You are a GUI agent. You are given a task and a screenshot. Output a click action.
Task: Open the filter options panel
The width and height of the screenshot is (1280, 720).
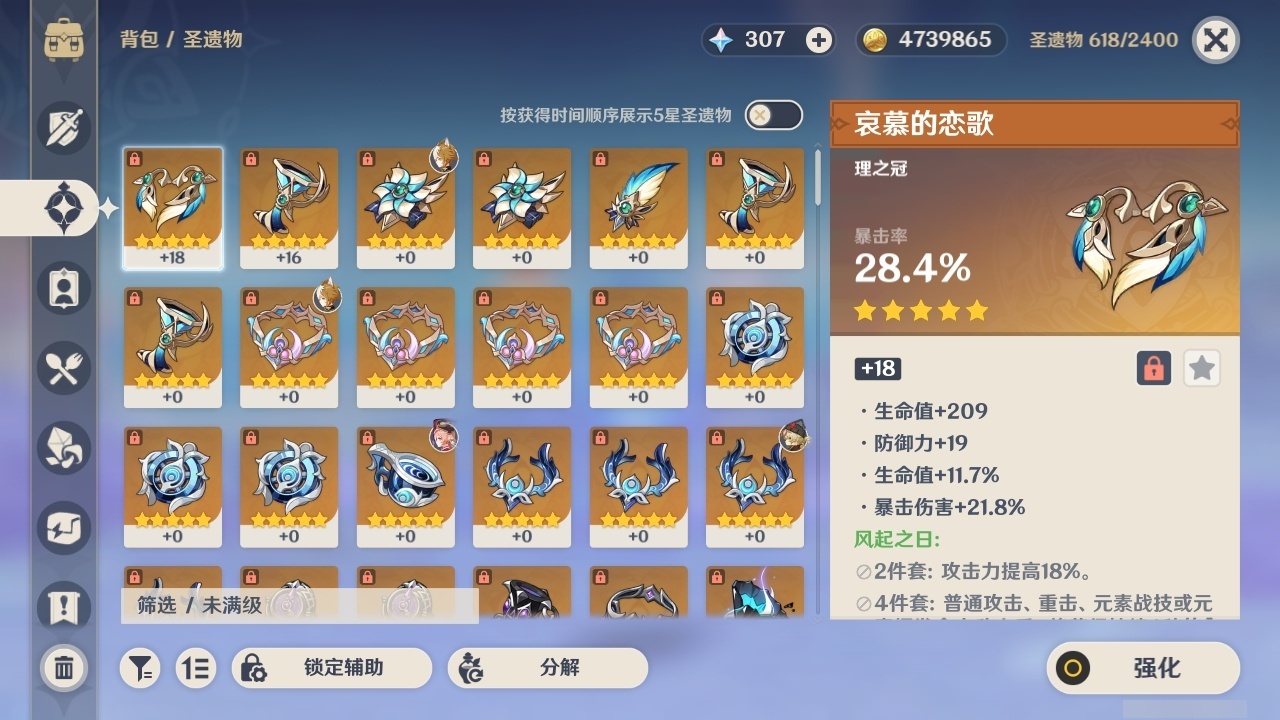pos(140,668)
